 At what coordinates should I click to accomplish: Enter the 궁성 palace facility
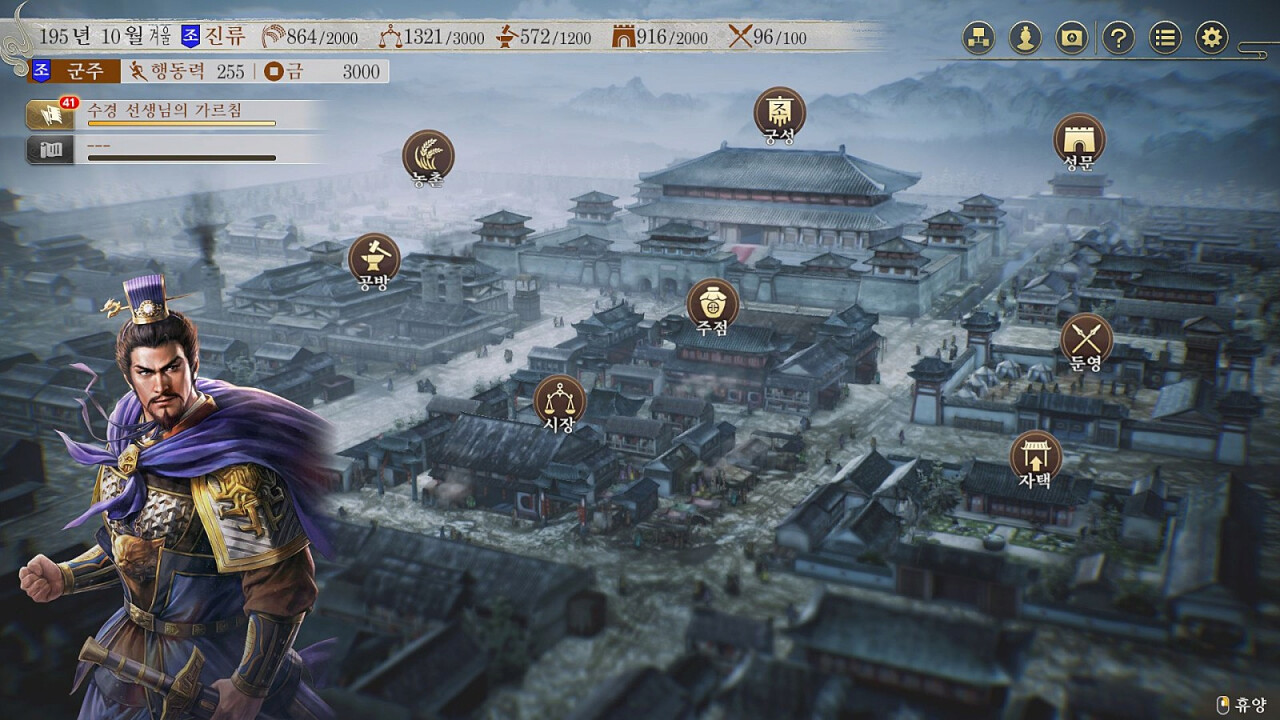(x=779, y=112)
